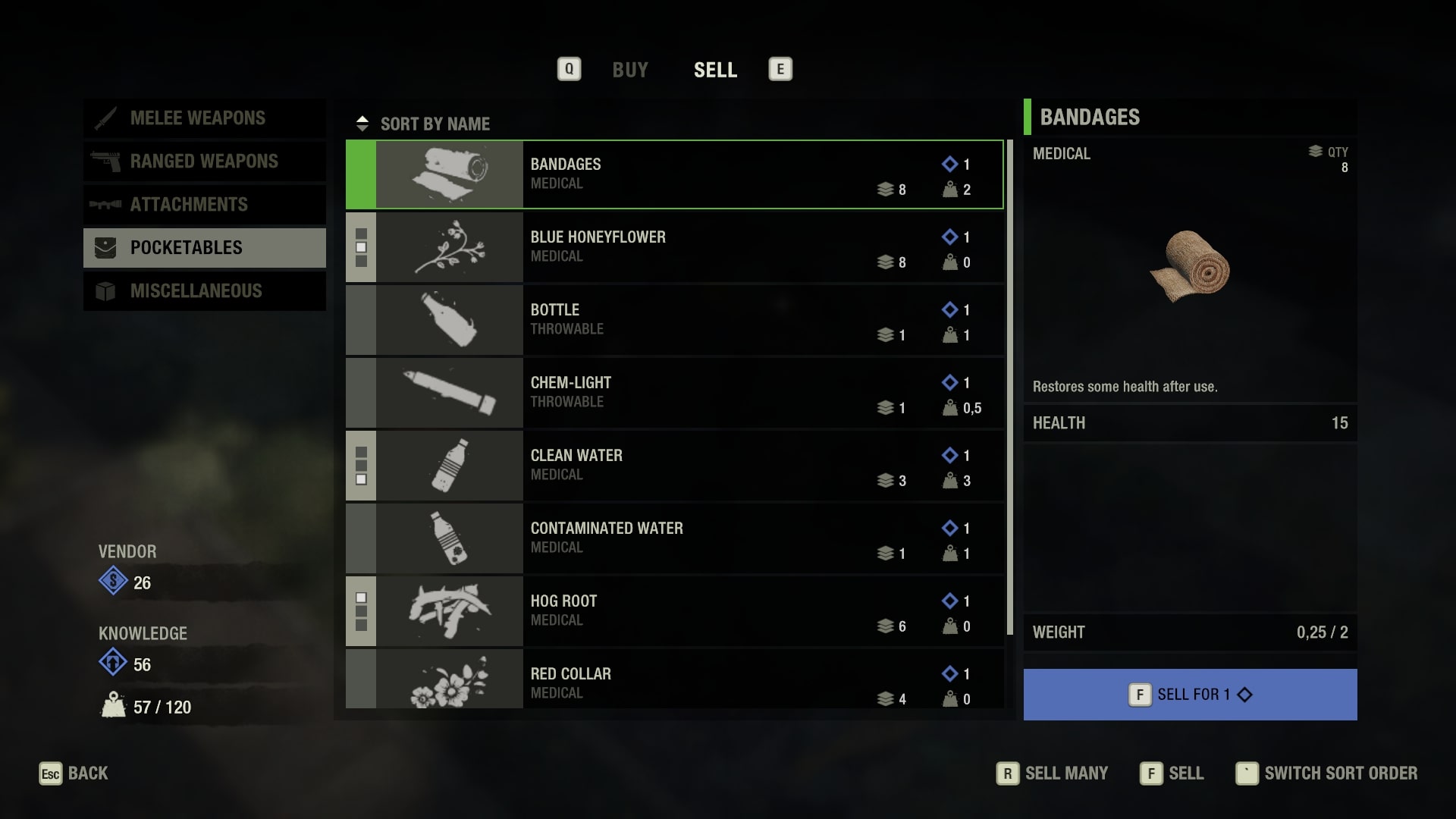This screenshot has height=819, width=1456.
Task: Open the Attachments category via rifle icon
Action: click(x=107, y=205)
